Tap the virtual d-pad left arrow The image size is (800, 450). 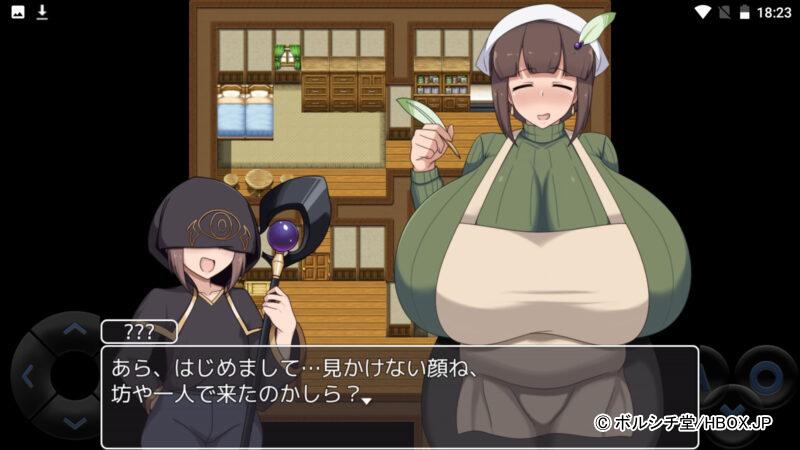(29, 376)
